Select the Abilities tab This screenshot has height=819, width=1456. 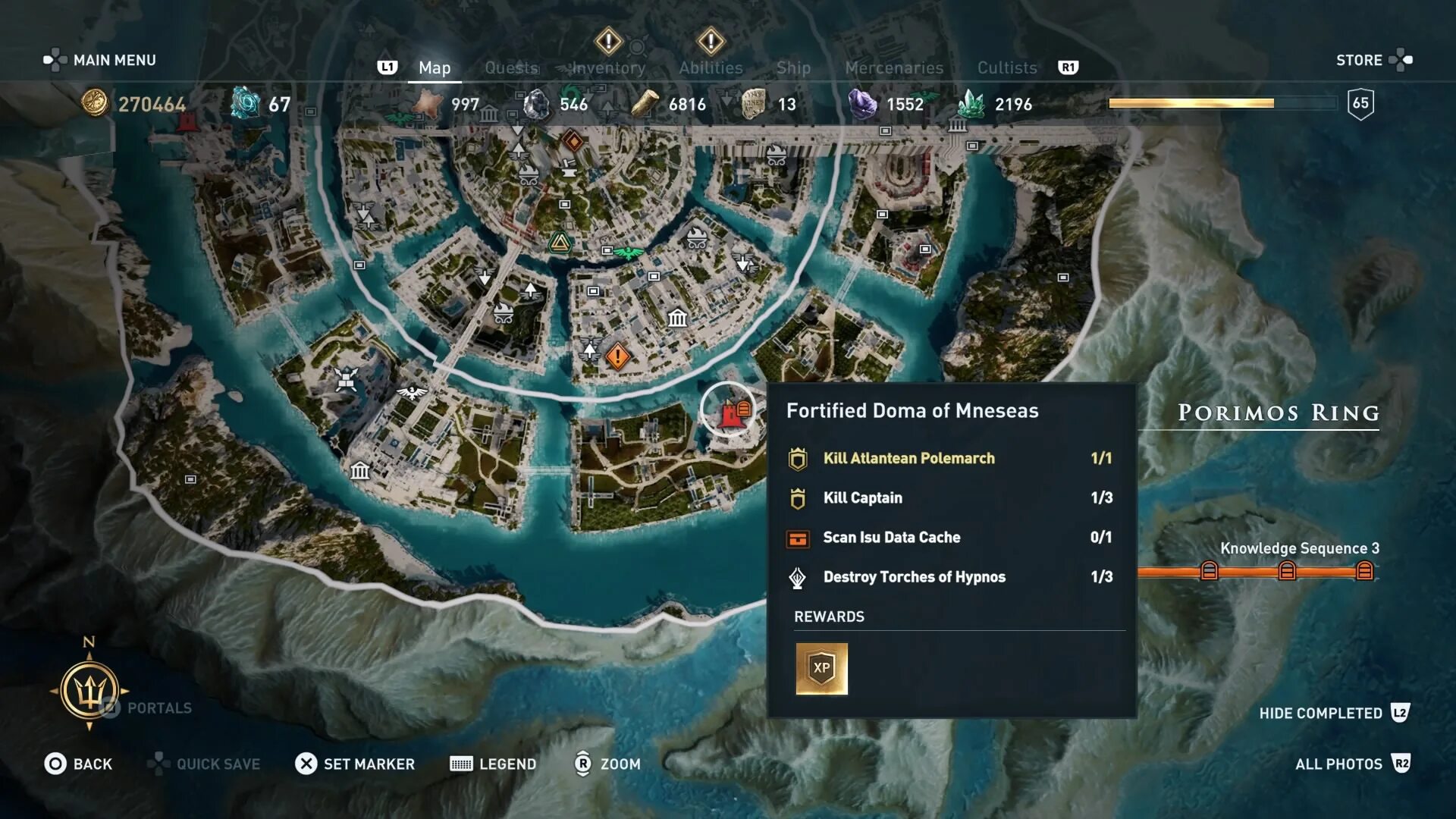(711, 68)
